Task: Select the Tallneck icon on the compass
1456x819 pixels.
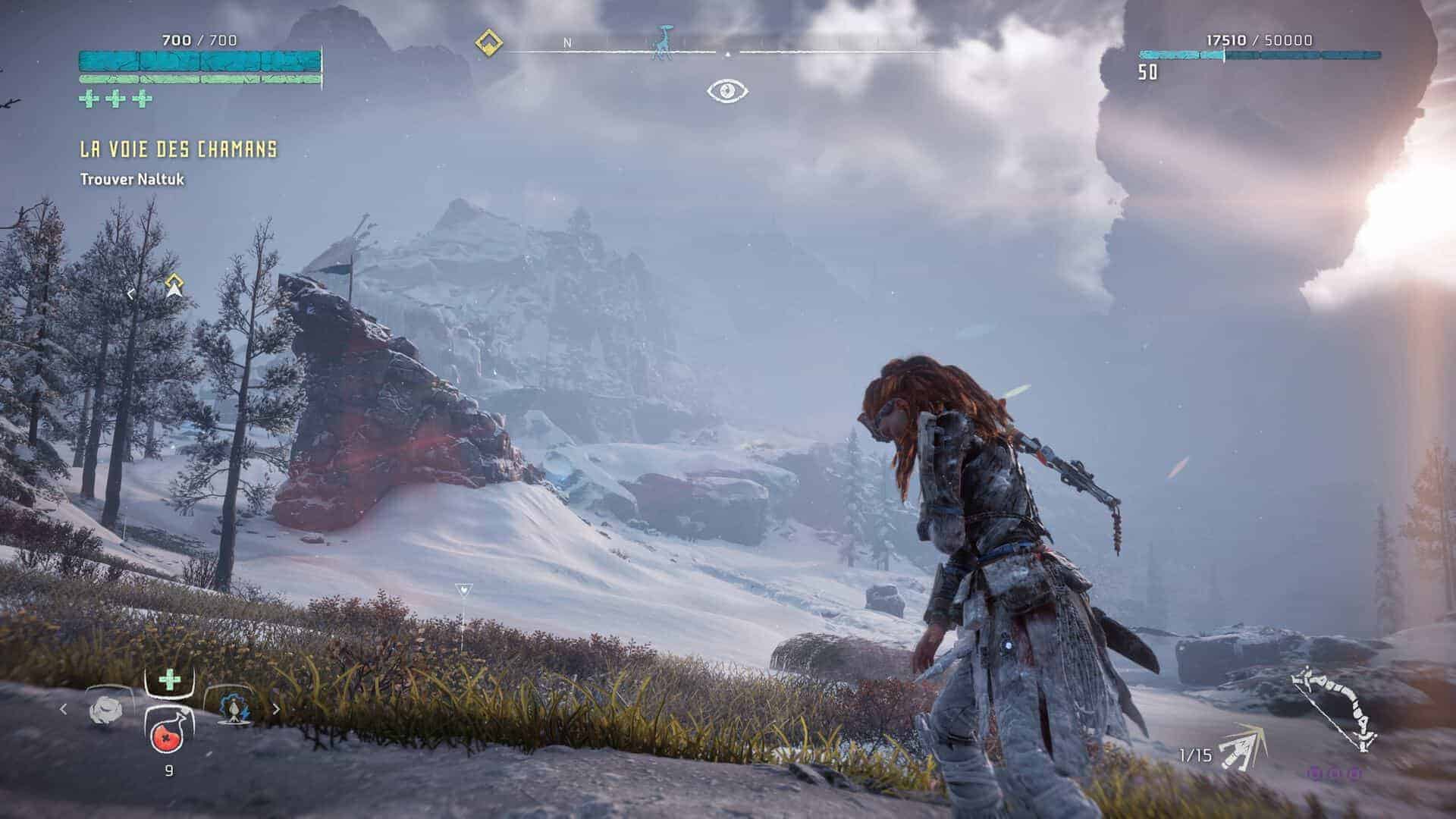Action: (x=664, y=42)
